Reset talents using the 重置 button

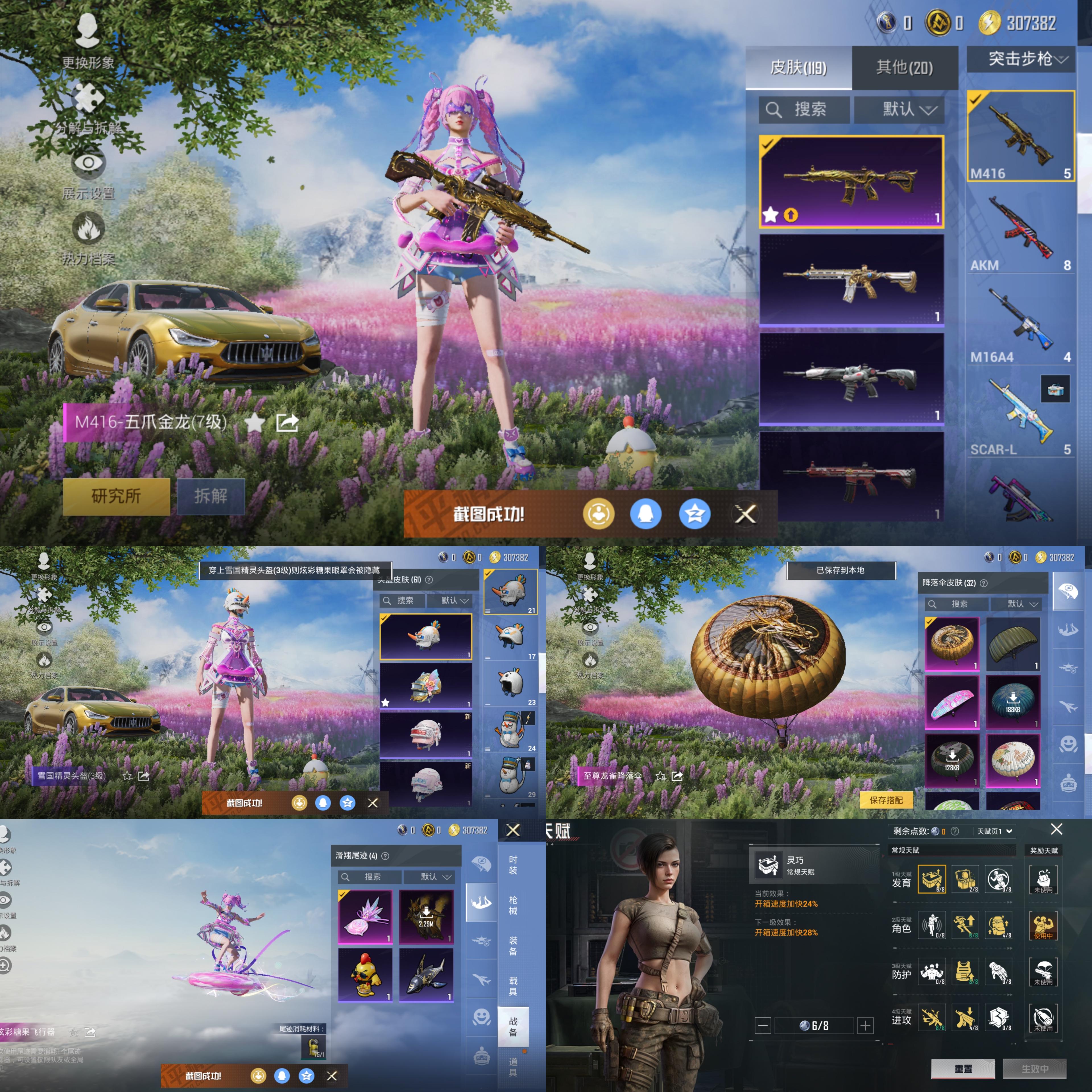[x=963, y=1068]
